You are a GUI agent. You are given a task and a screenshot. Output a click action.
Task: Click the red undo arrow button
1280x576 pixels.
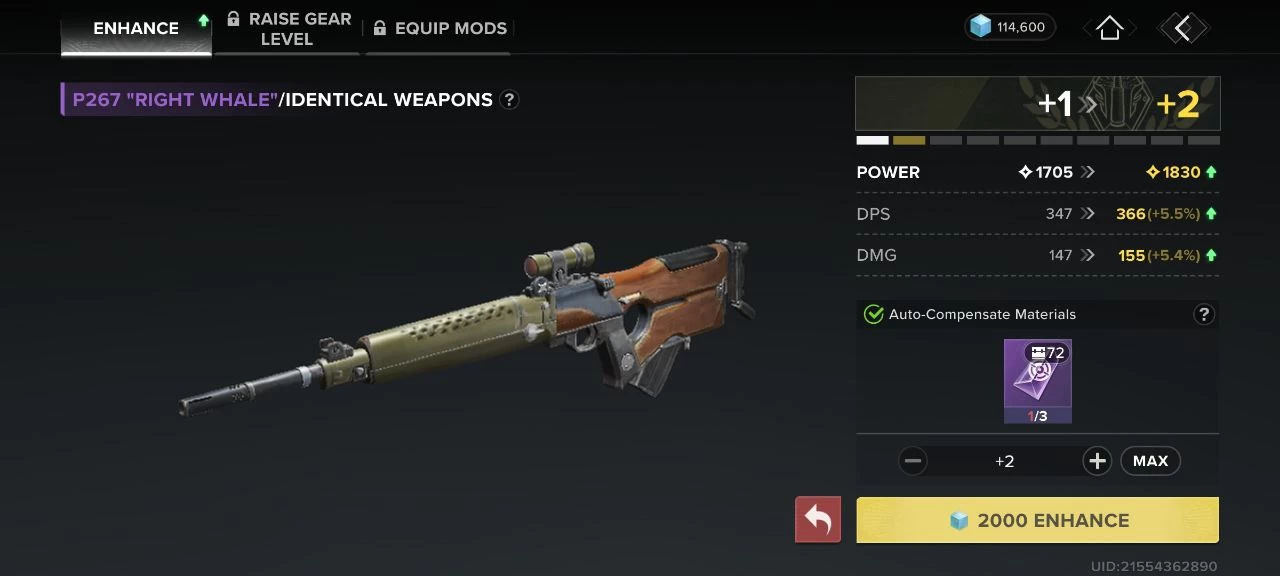click(x=818, y=520)
